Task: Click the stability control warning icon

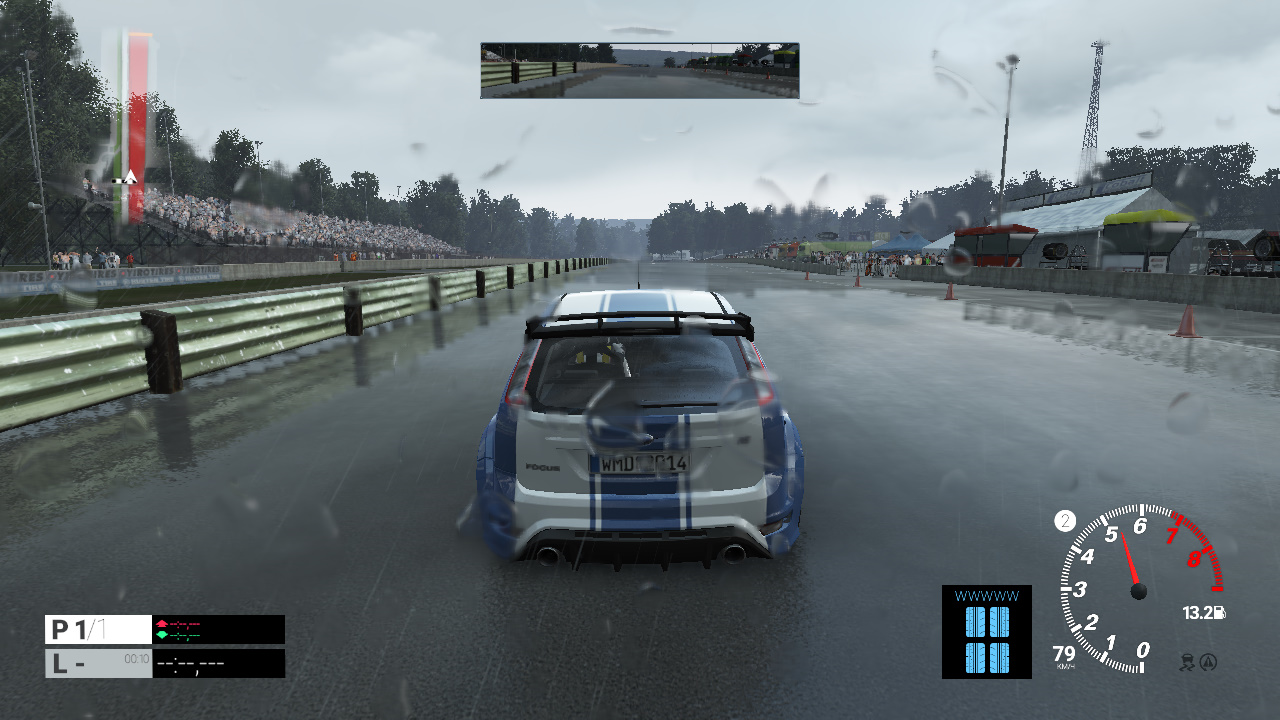Action: point(1209,661)
